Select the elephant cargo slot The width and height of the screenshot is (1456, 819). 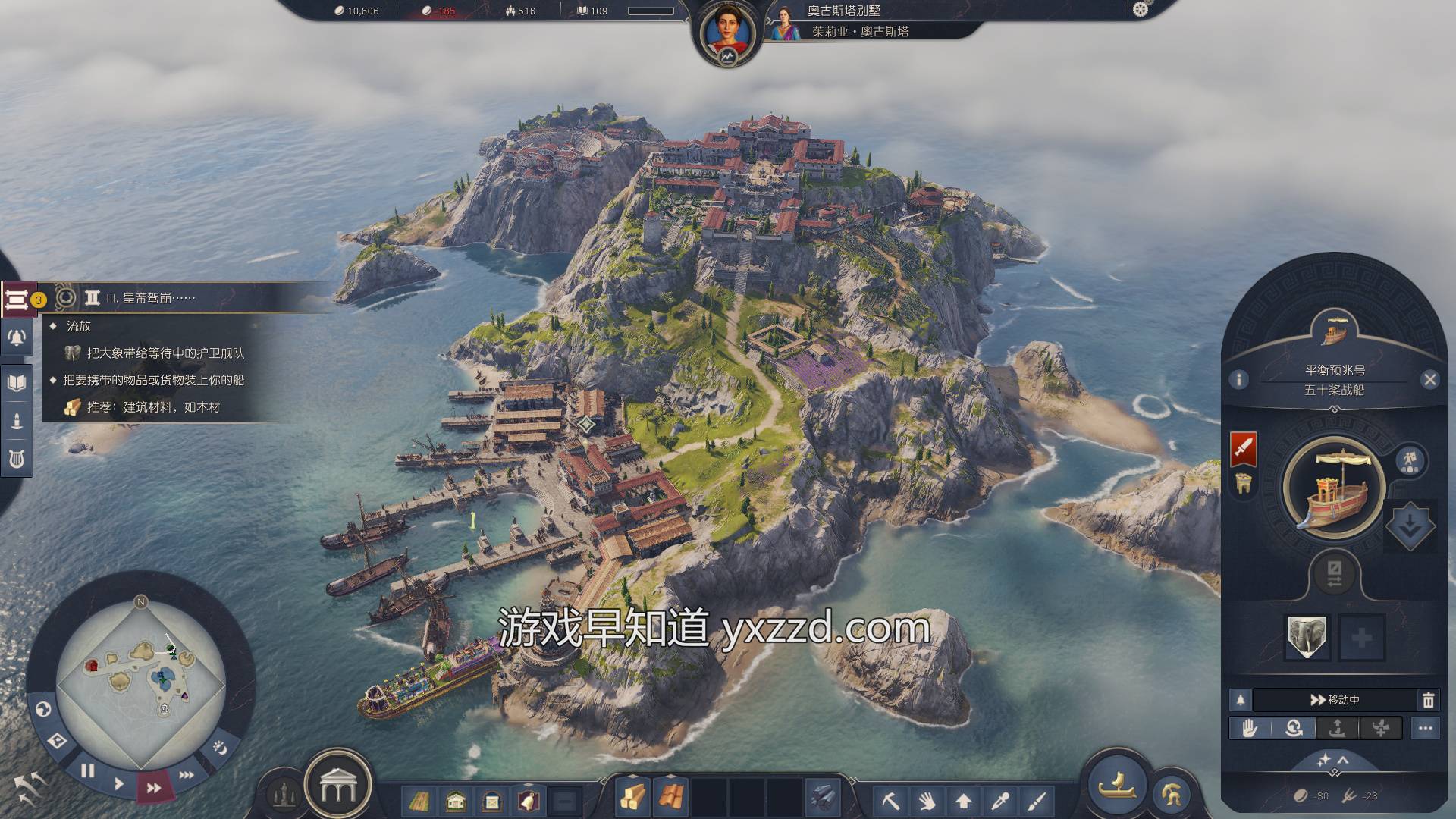1307,637
